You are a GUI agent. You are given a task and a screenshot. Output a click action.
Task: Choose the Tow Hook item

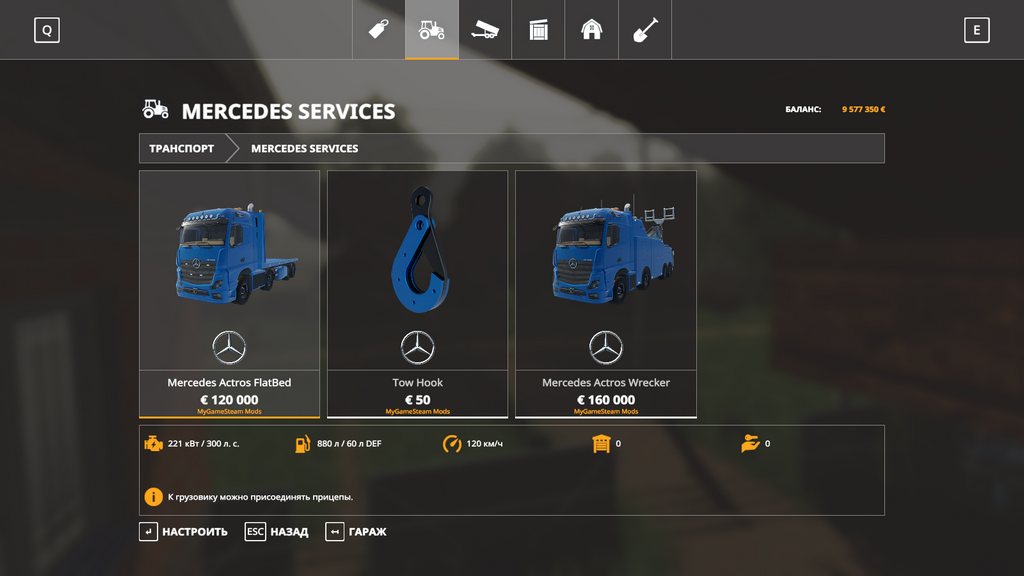(x=417, y=293)
